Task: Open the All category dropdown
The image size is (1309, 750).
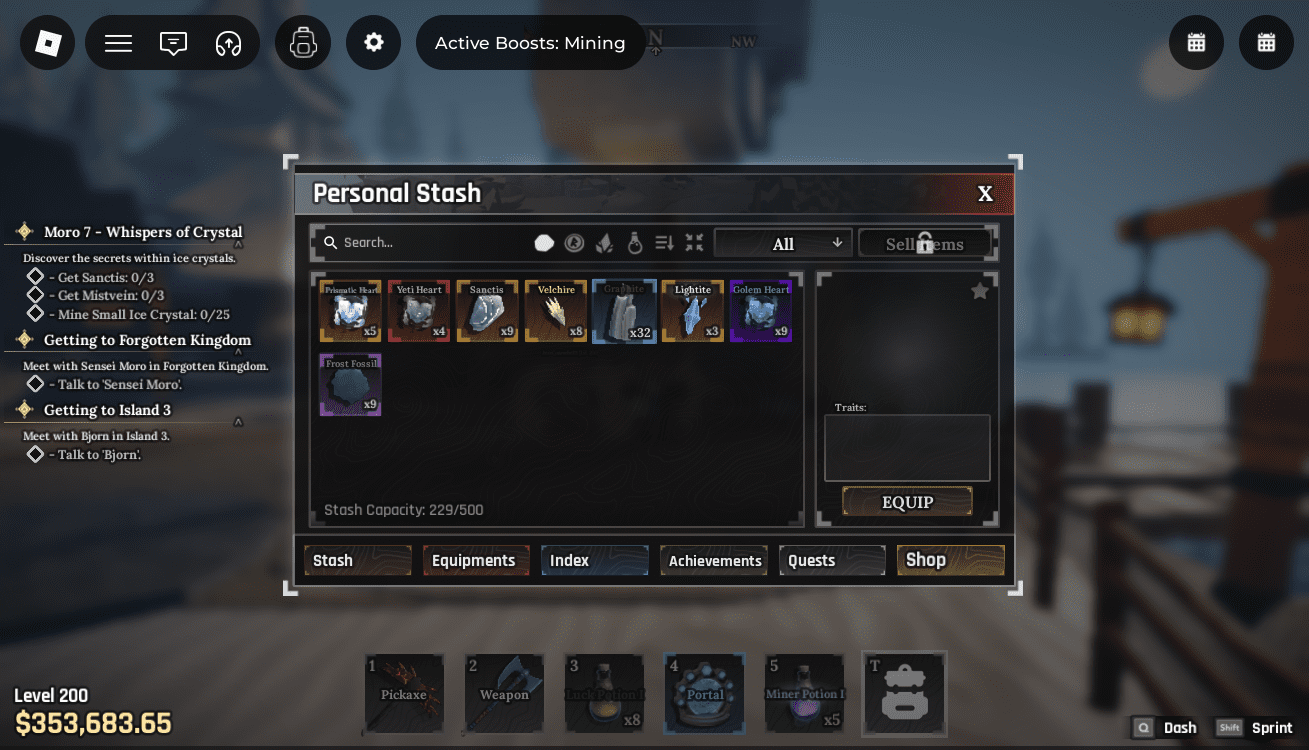Action: coord(783,243)
